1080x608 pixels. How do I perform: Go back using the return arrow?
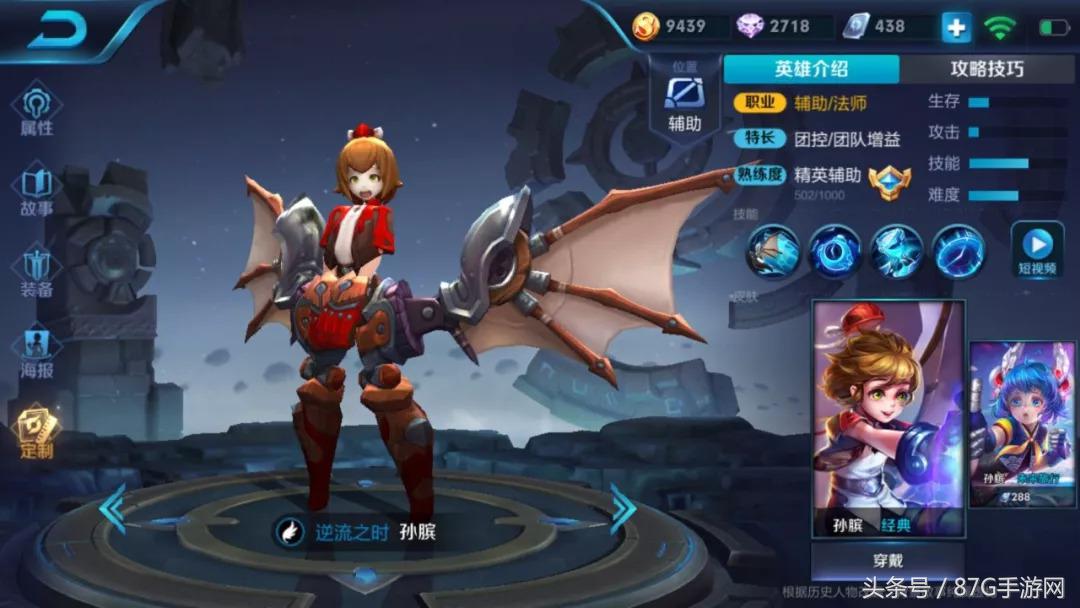coord(60,30)
